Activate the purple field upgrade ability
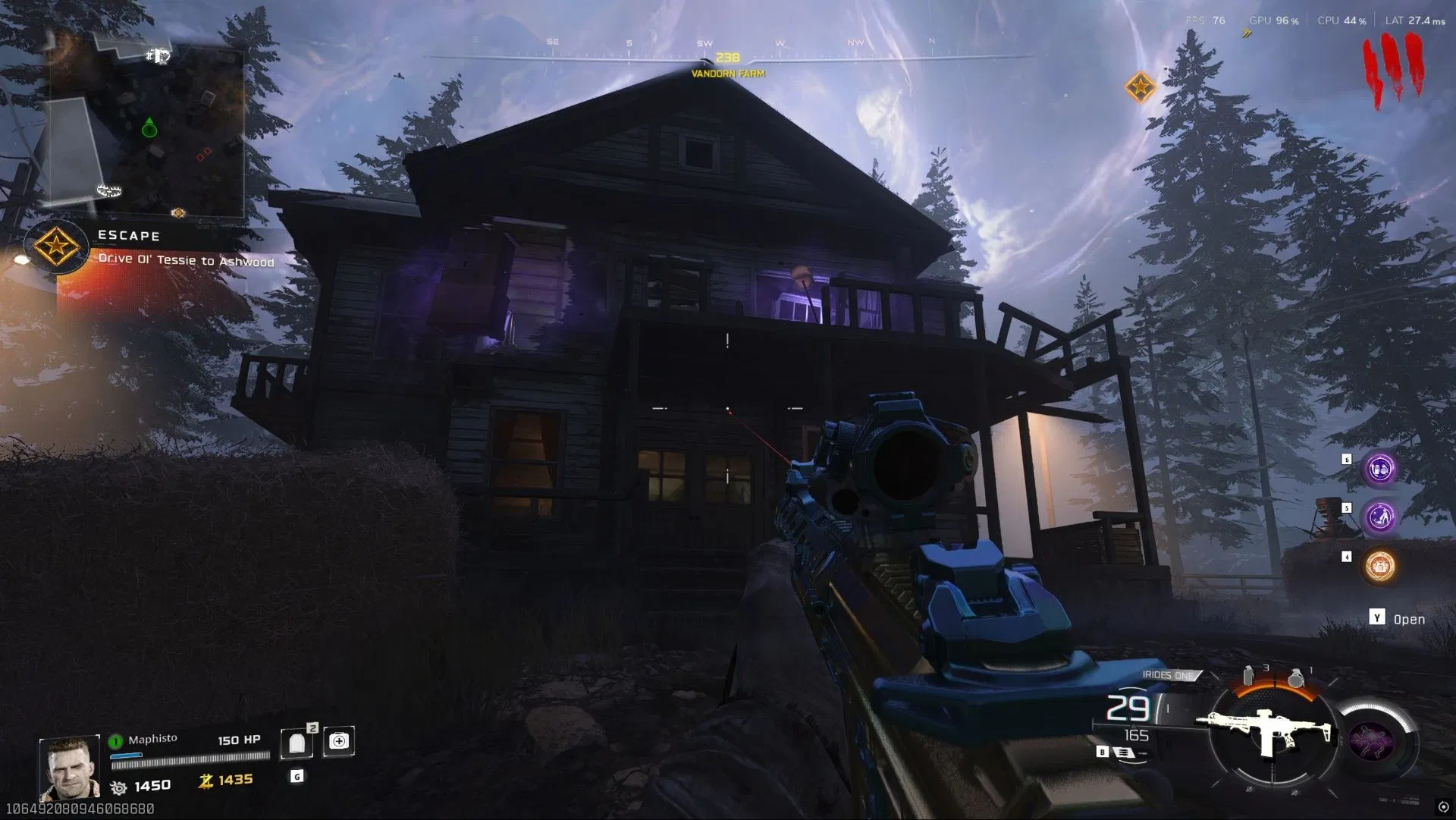 [x=1372, y=741]
